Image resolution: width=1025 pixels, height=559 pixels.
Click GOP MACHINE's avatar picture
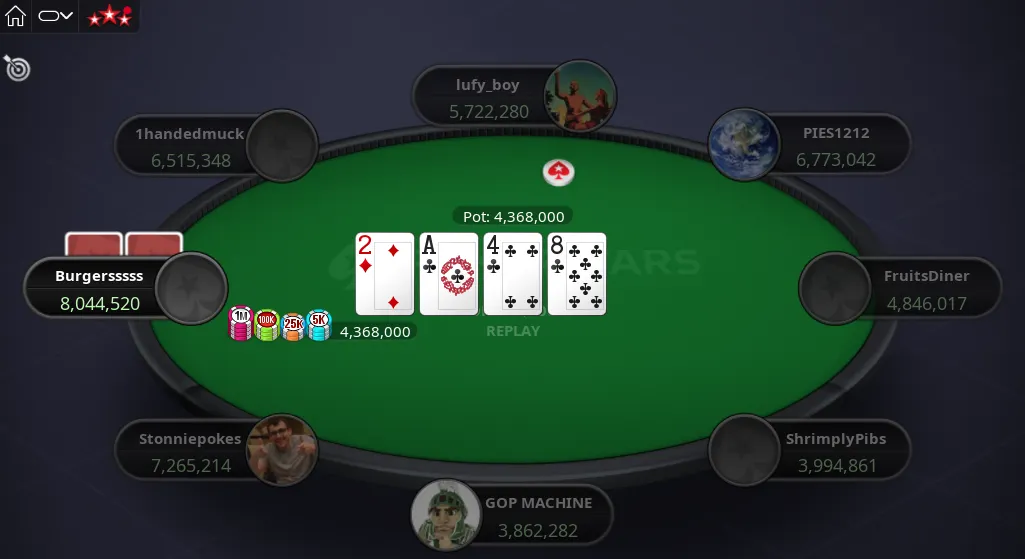pos(447,516)
